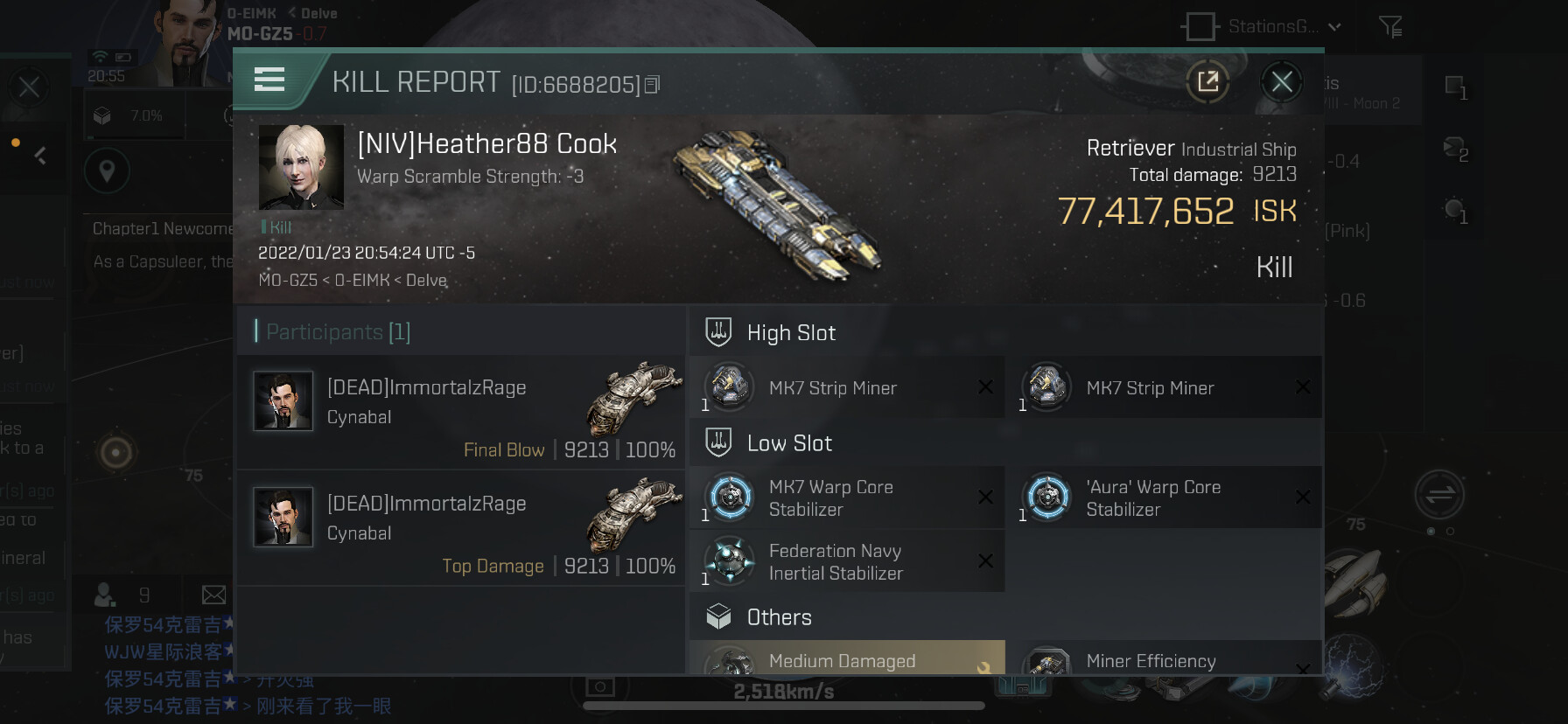Image resolution: width=1568 pixels, height=724 pixels.
Task: Select the Final Blow participant row
Action: click(460, 413)
